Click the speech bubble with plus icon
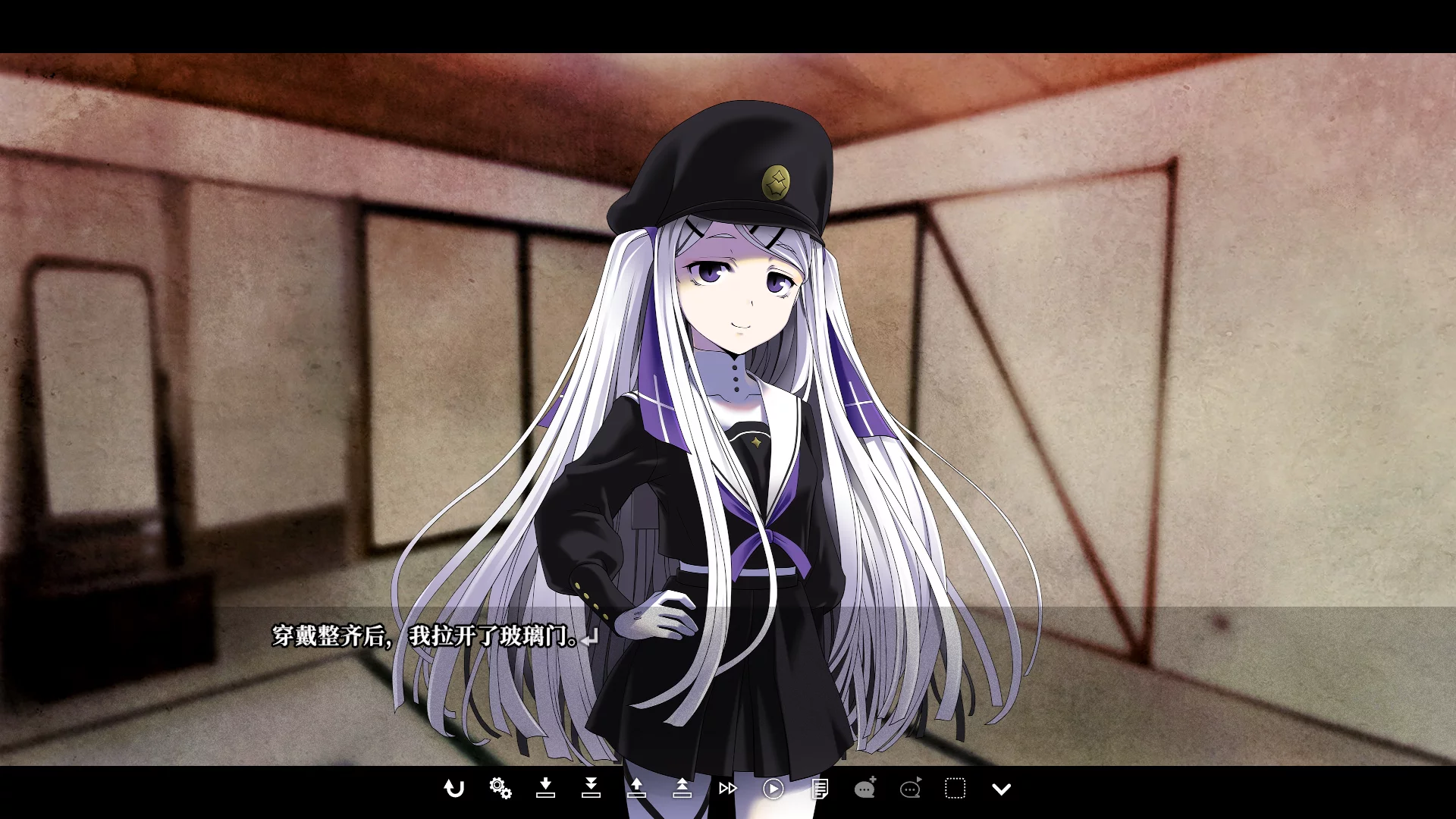The height and width of the screenshot is (819, 1456). tap(864, 789)
